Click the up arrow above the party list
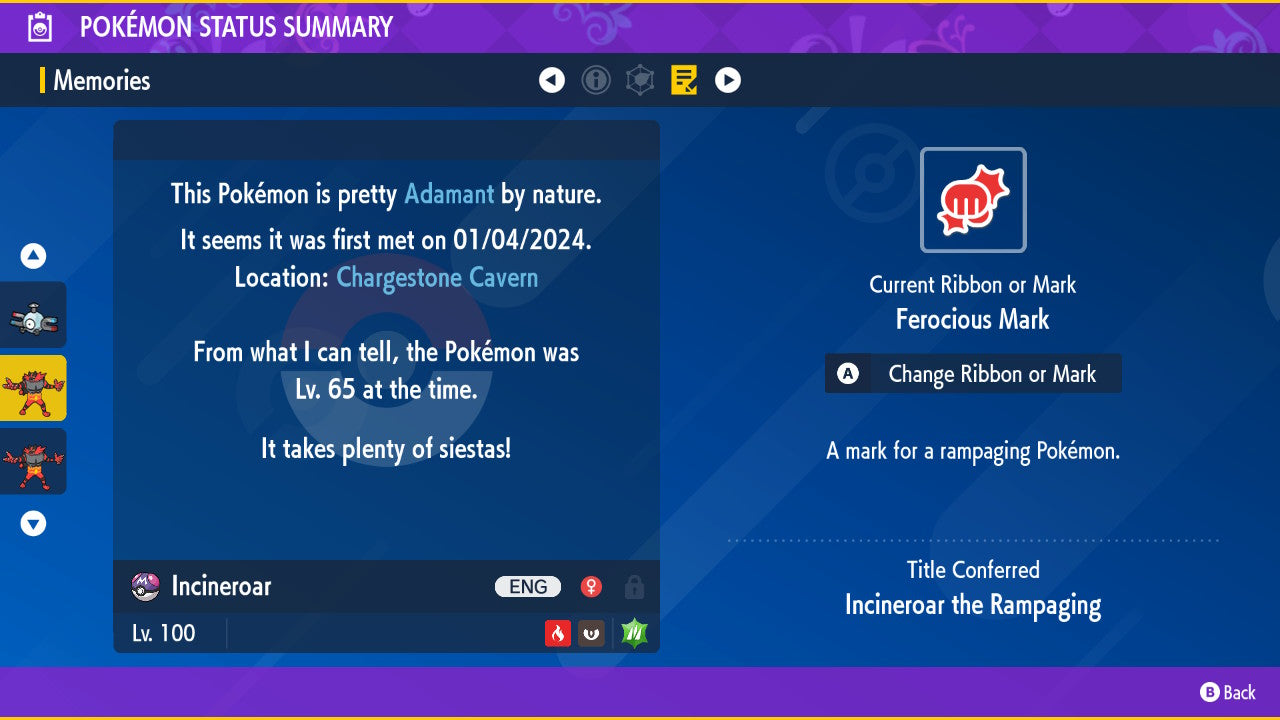 (x=33, y=257)
